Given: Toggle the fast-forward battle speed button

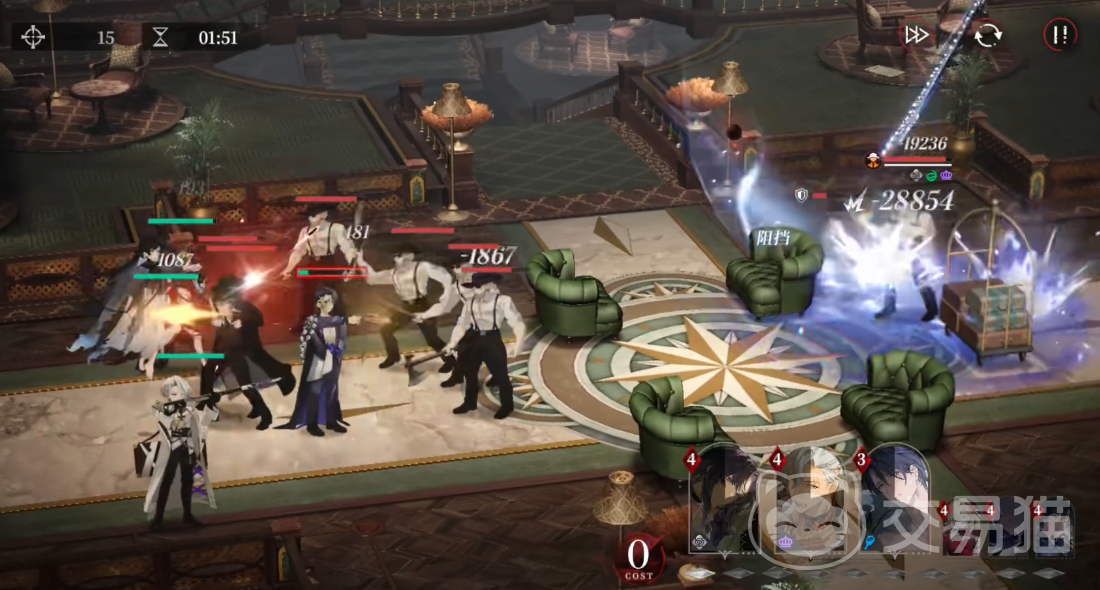Looking at the screenshot, I should click(x=916, y=35).
